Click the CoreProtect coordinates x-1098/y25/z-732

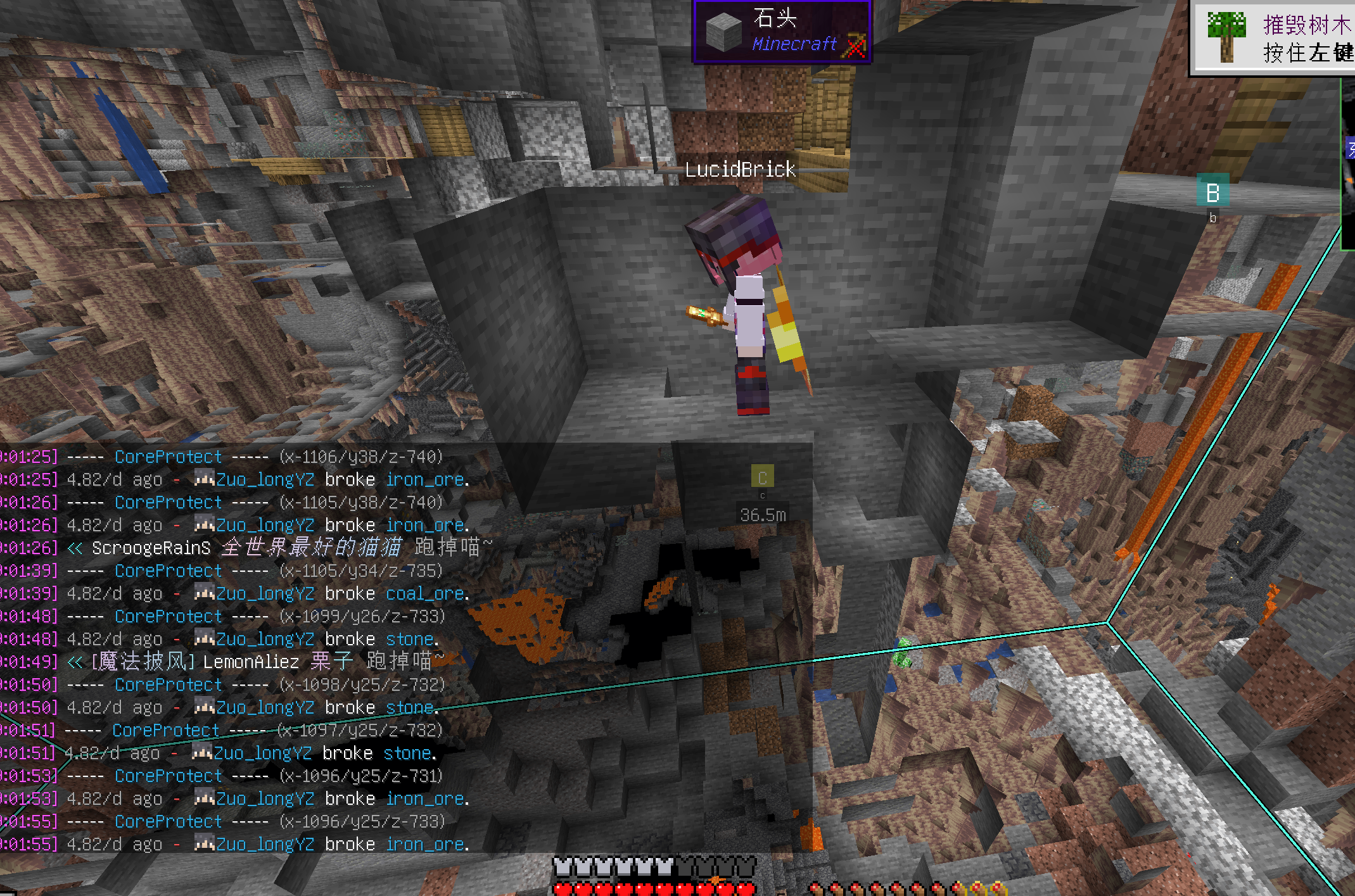(x=362, y=685)
